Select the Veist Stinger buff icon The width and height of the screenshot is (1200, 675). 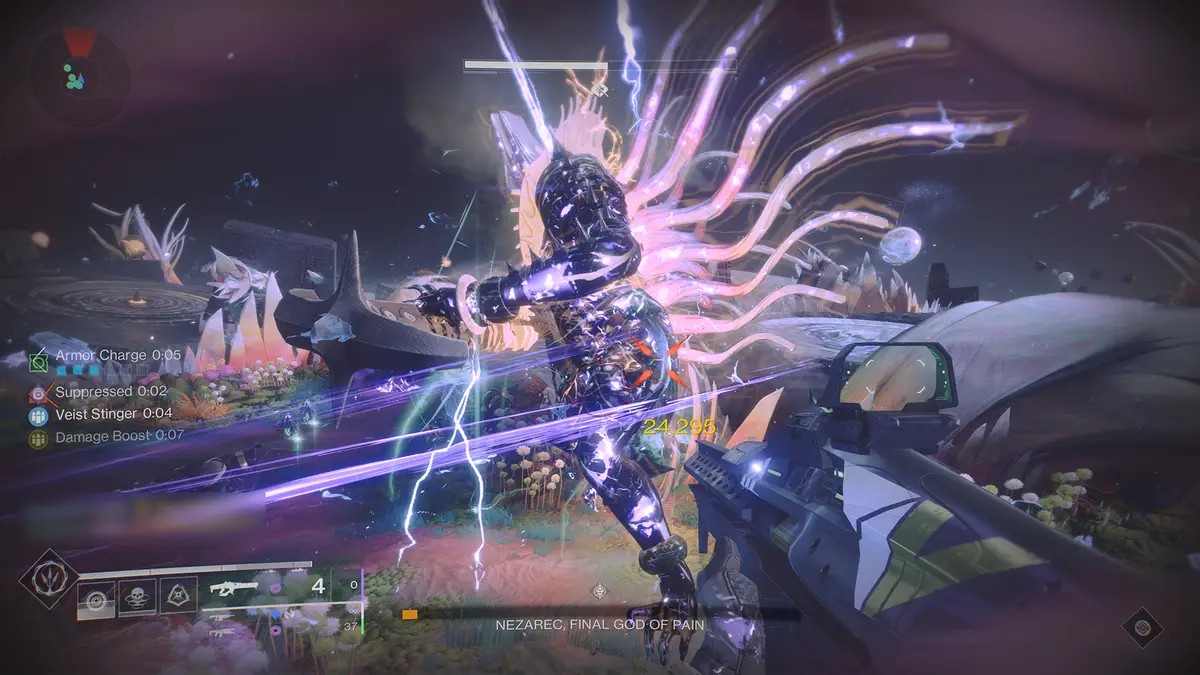(39, 414)
